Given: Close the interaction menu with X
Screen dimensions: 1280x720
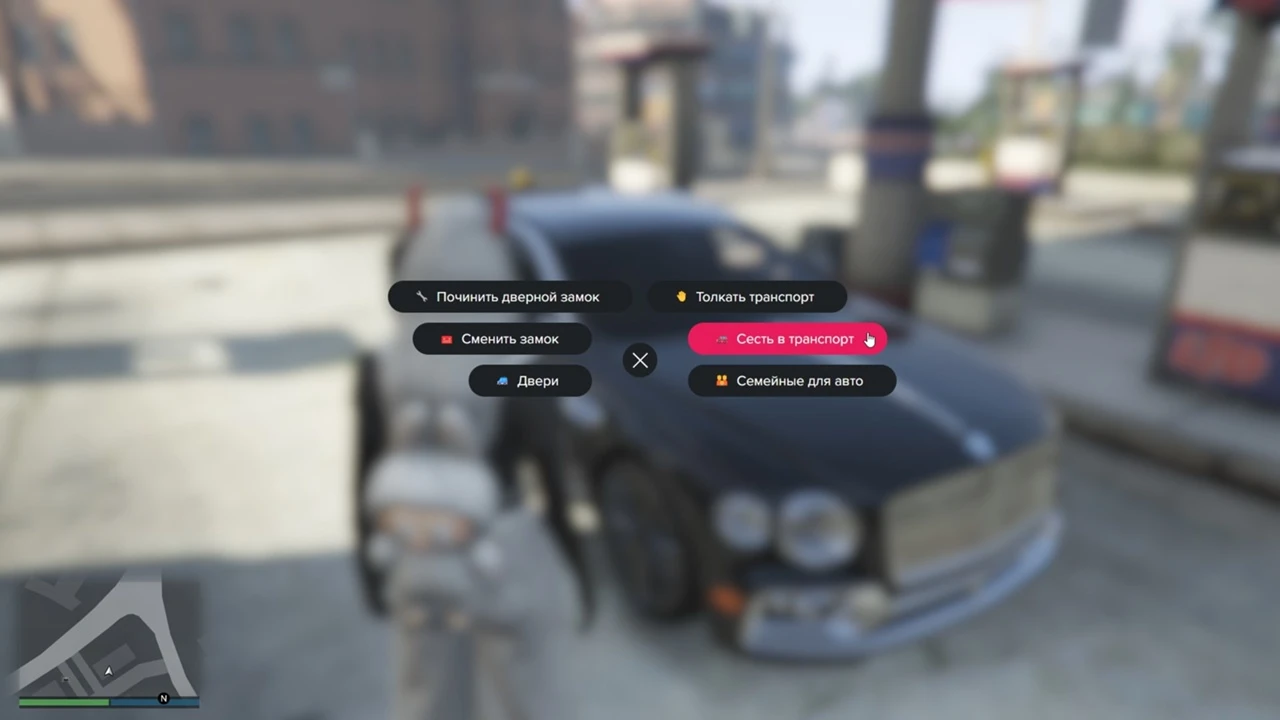Looking at the screenshot, I should (x=640, y=360).
